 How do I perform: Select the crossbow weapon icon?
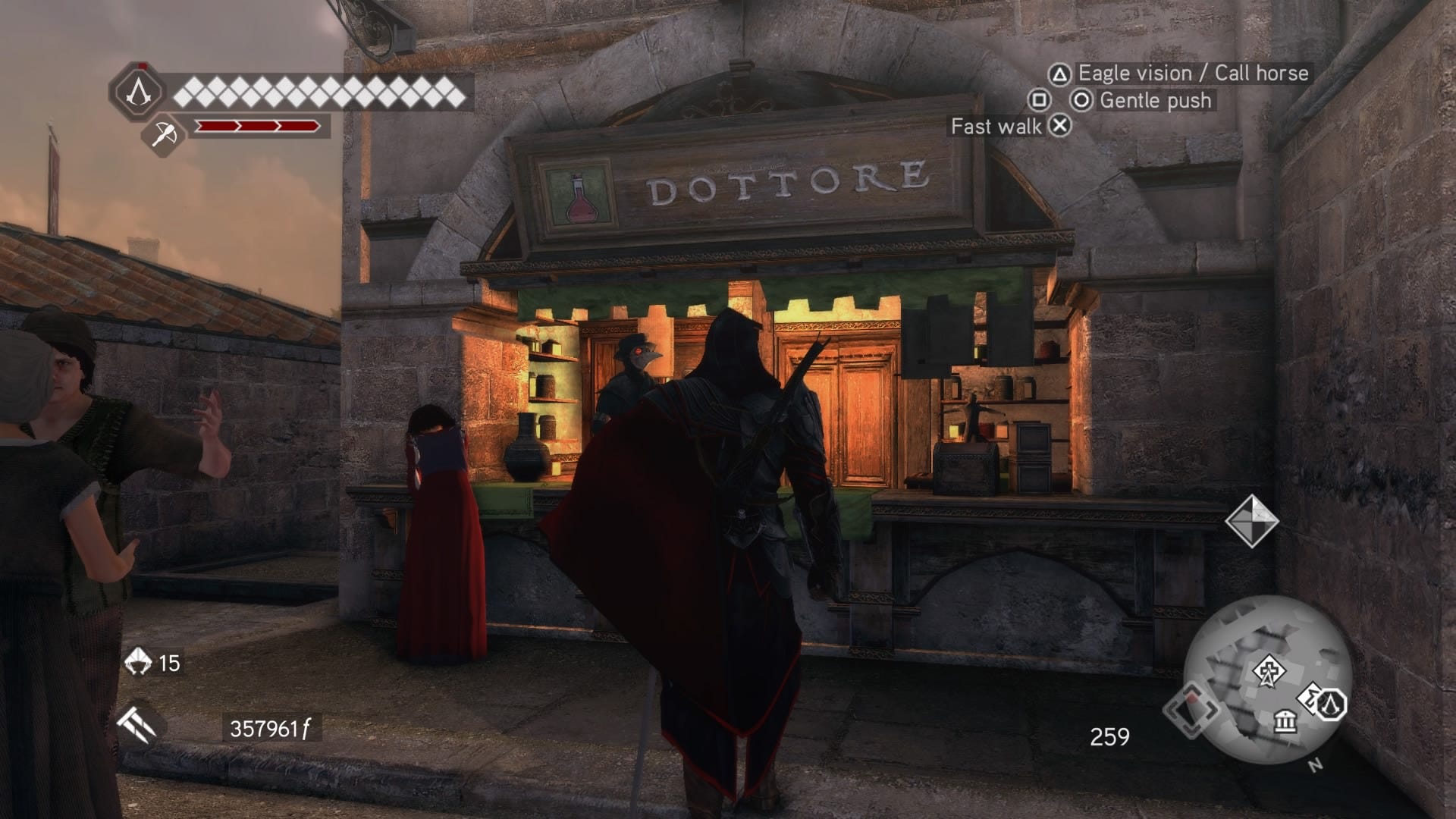tap(163, 135)
